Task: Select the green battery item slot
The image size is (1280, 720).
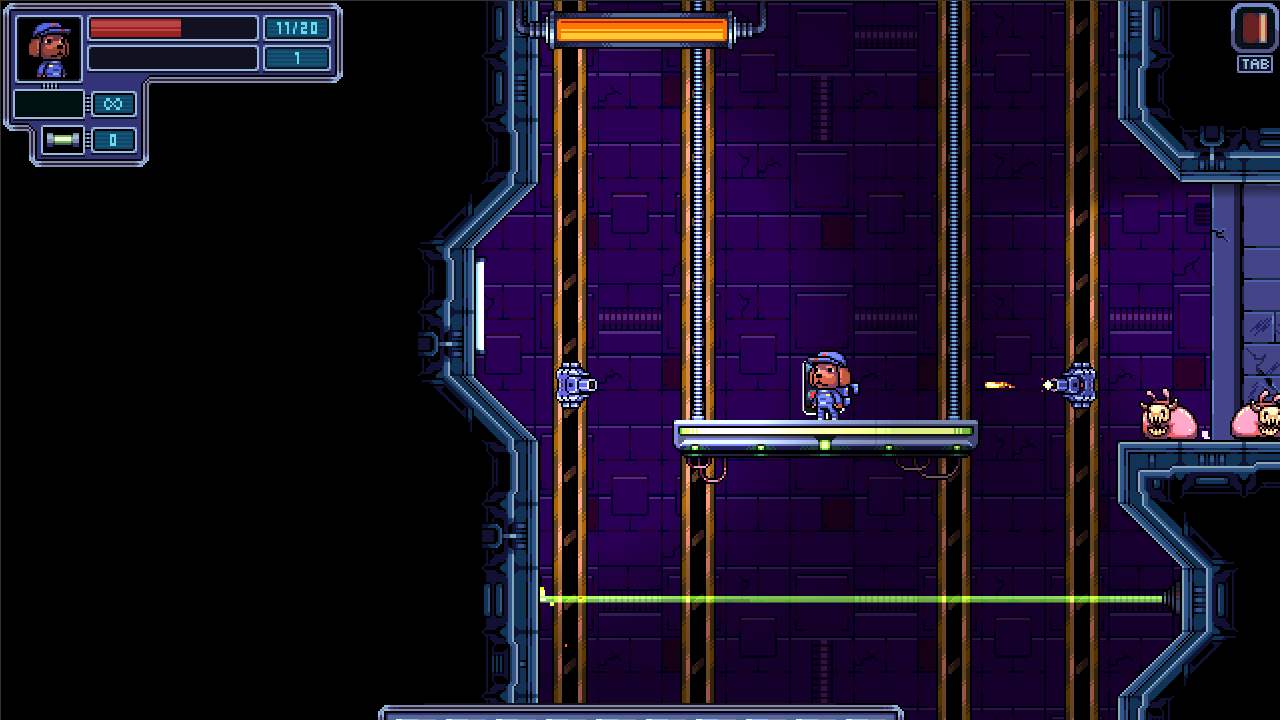Action: [x=63, y=140]
